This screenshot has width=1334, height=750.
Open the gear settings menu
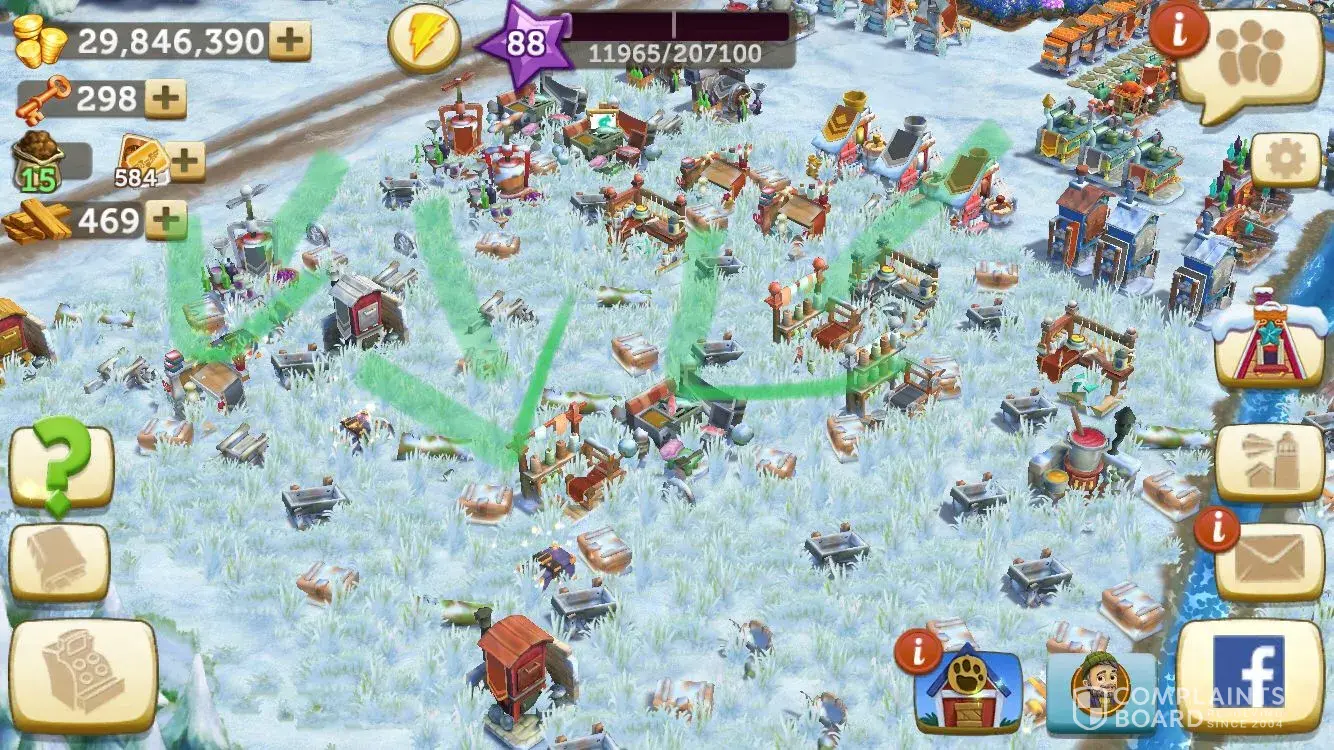[x=1284, y=159]
